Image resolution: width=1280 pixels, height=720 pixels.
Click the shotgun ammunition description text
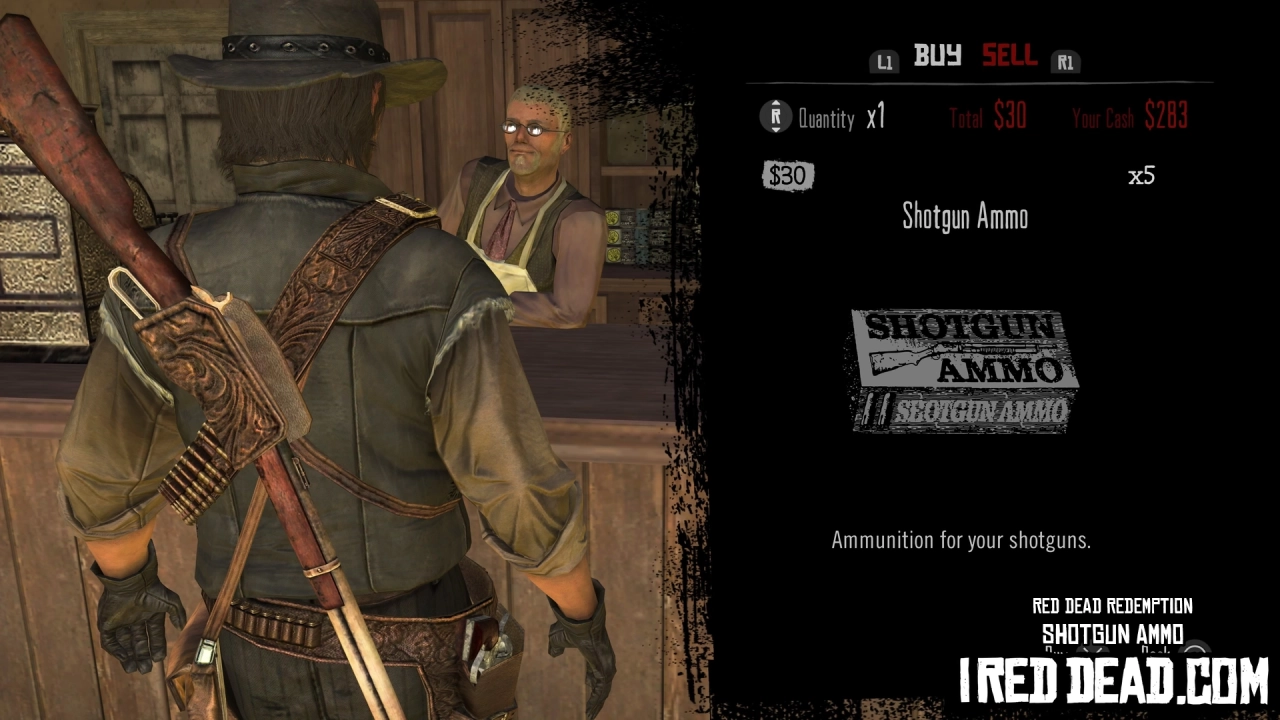961,541
